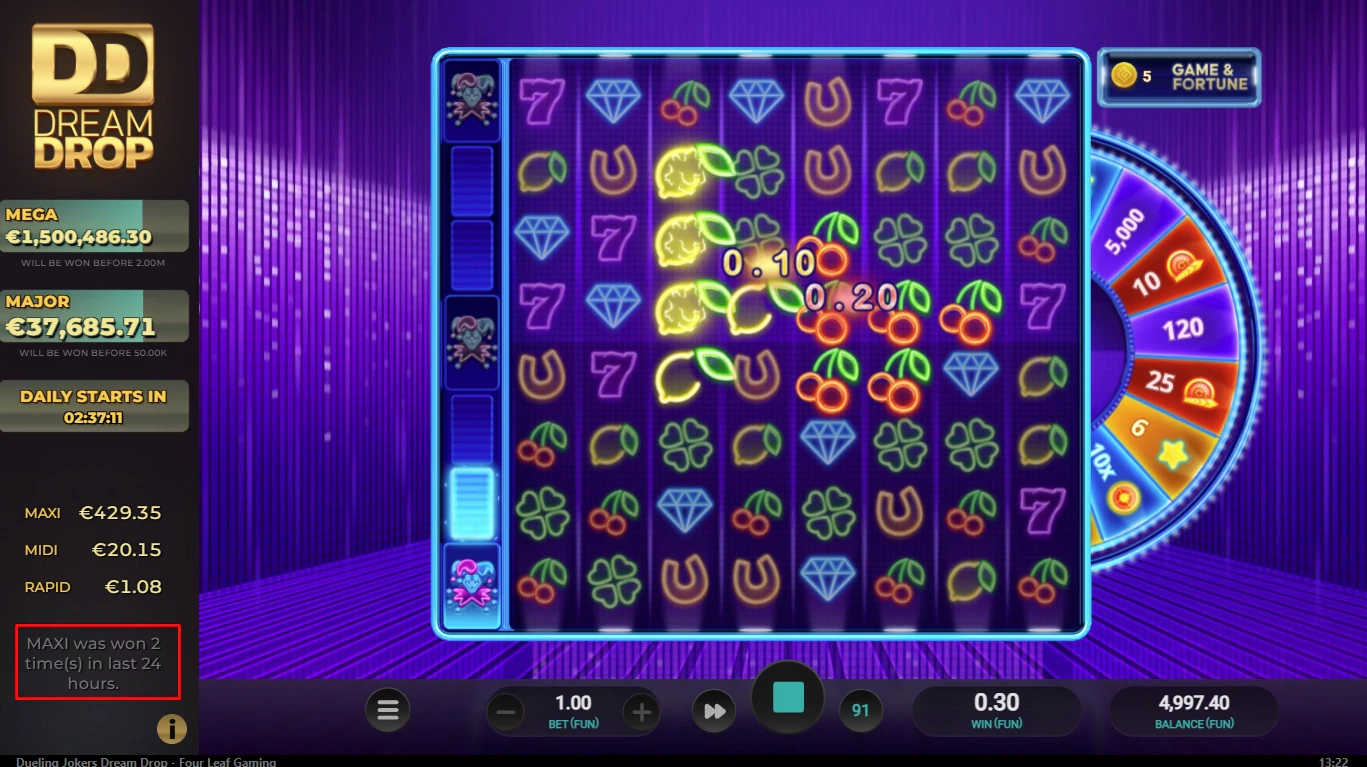The image size is (1367, 767).
Task: Decrease the bet with minus button
Action: point(506,710)
